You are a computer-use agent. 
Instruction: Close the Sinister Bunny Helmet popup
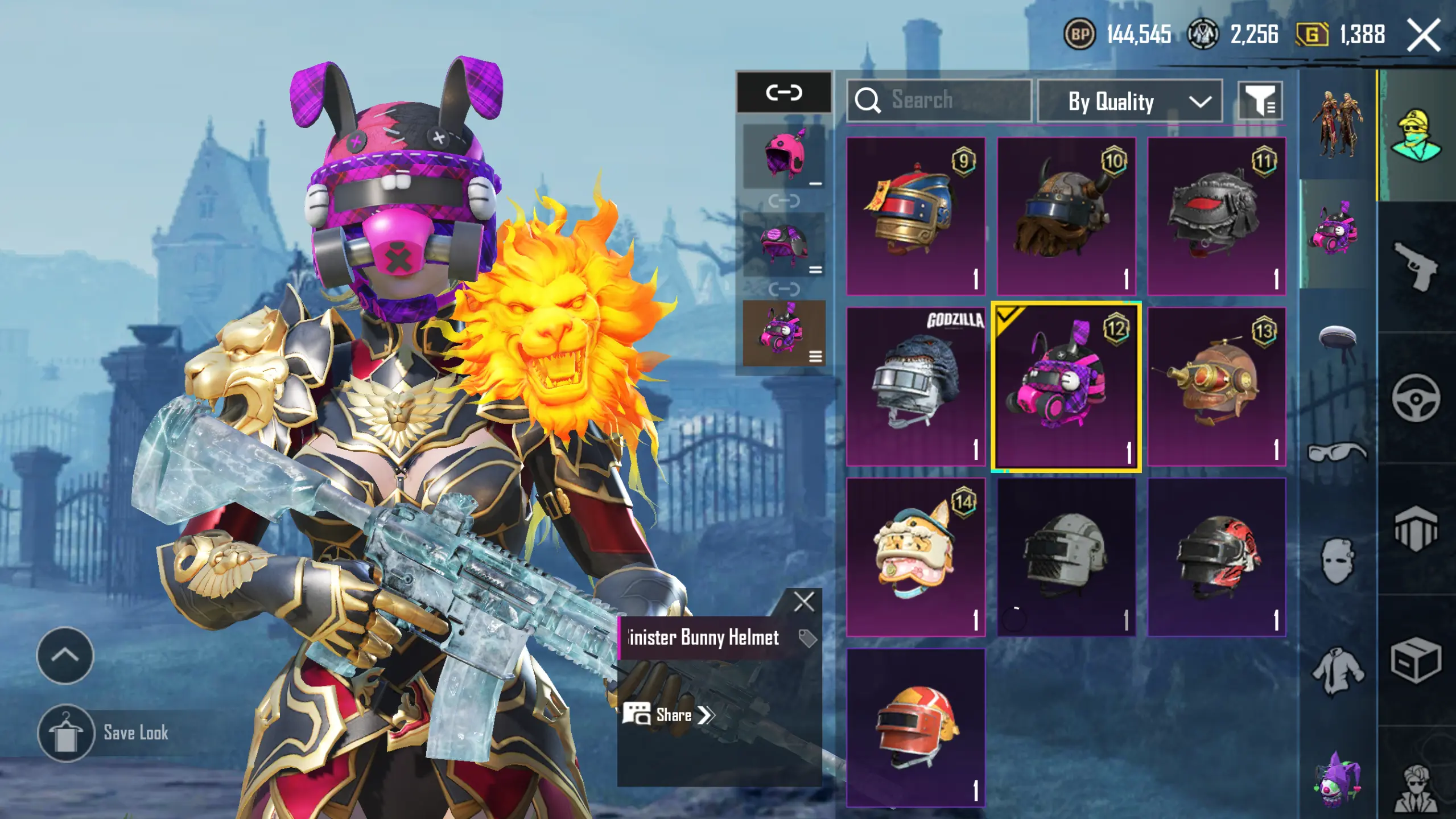coord(803,602)
